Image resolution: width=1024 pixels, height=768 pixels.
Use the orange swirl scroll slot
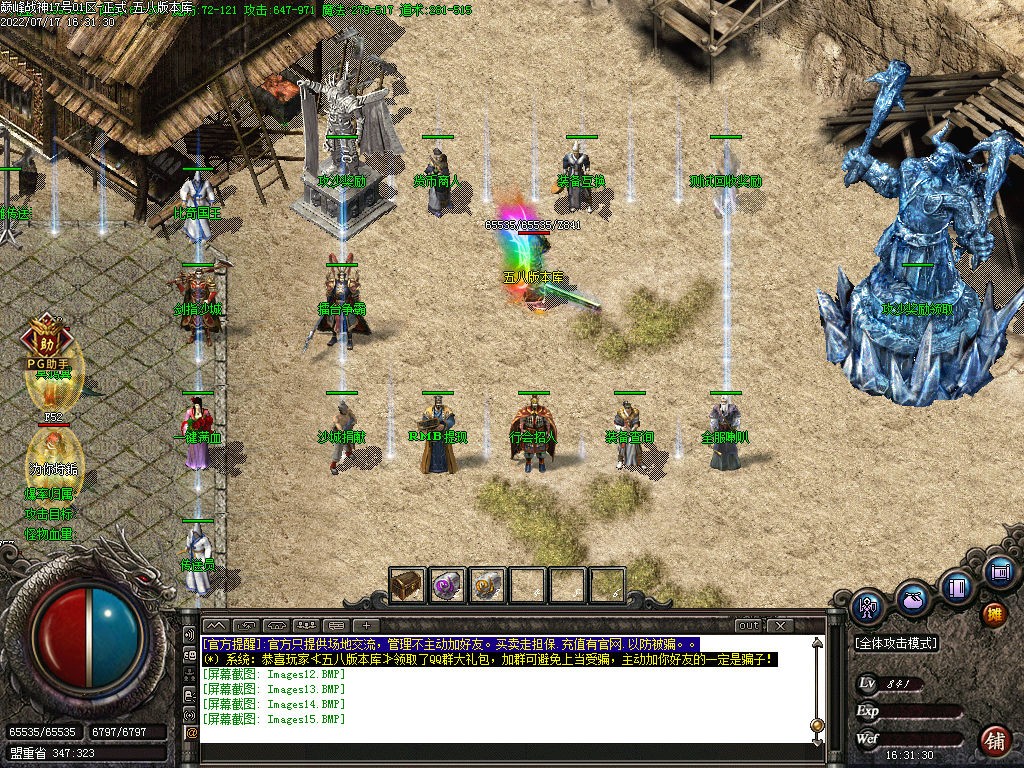click(x=487, y=585)
